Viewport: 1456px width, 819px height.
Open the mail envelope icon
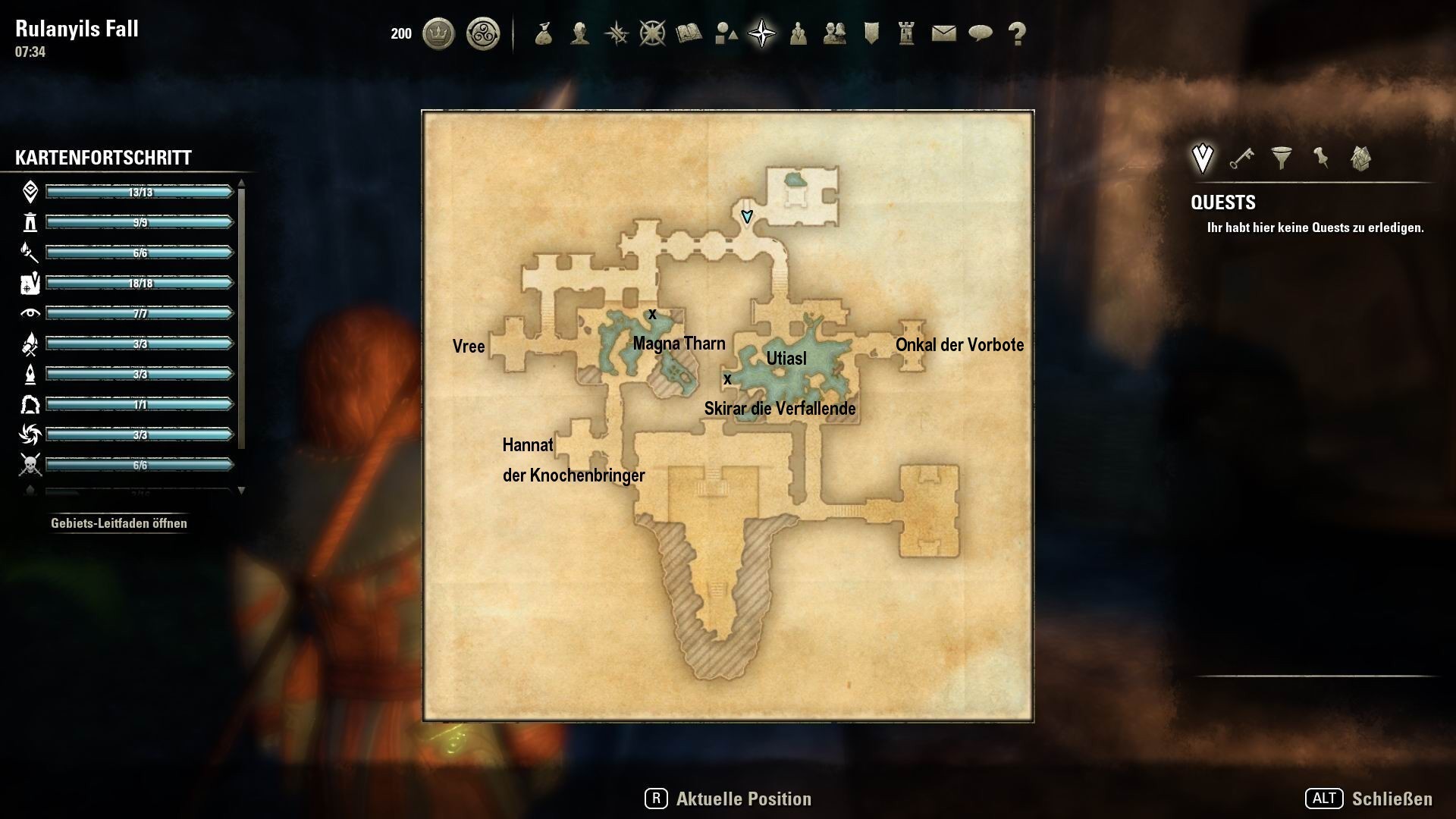tap(943, 33)
